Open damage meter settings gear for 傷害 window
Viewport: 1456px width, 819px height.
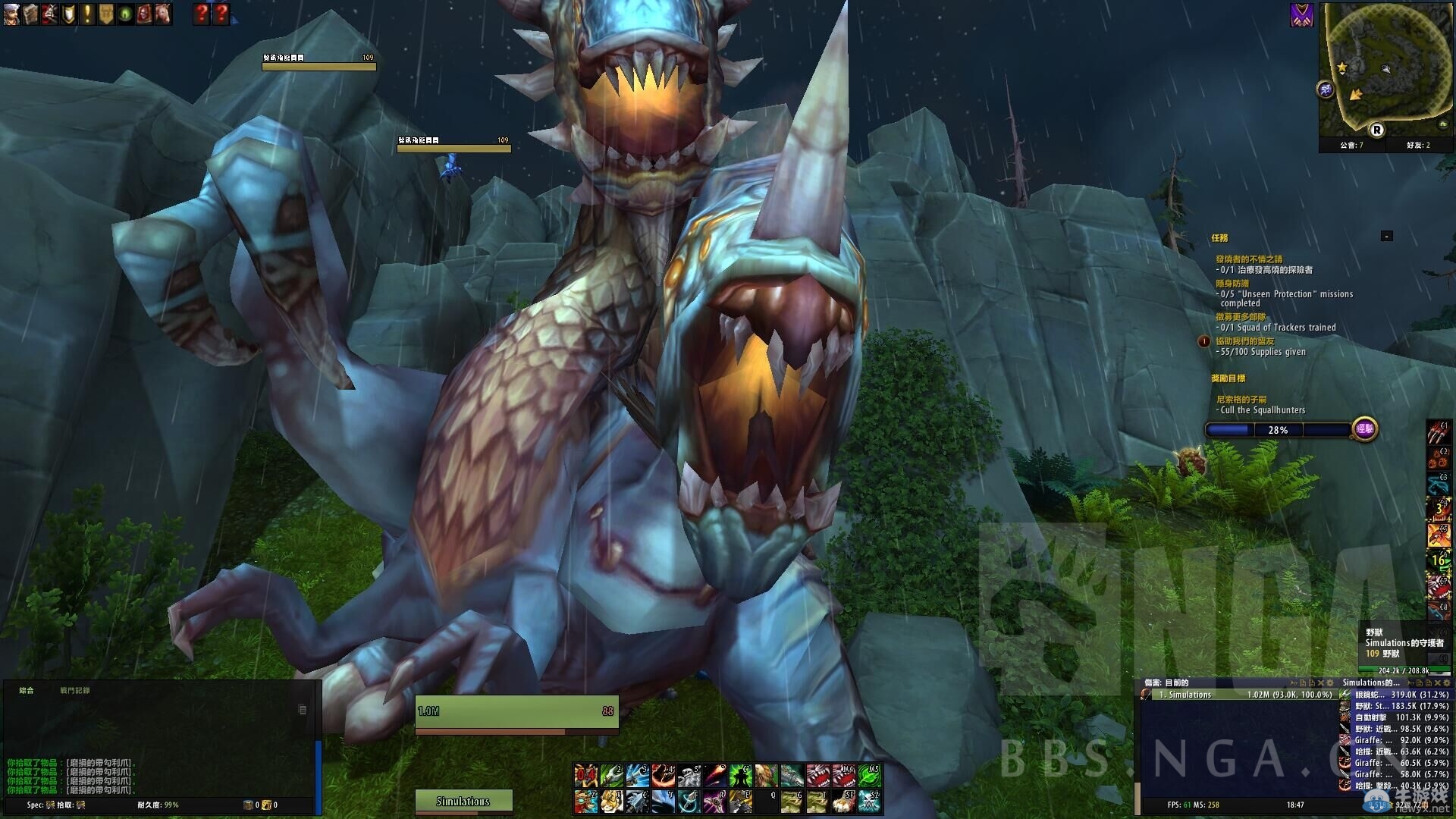coord(1330,683)
